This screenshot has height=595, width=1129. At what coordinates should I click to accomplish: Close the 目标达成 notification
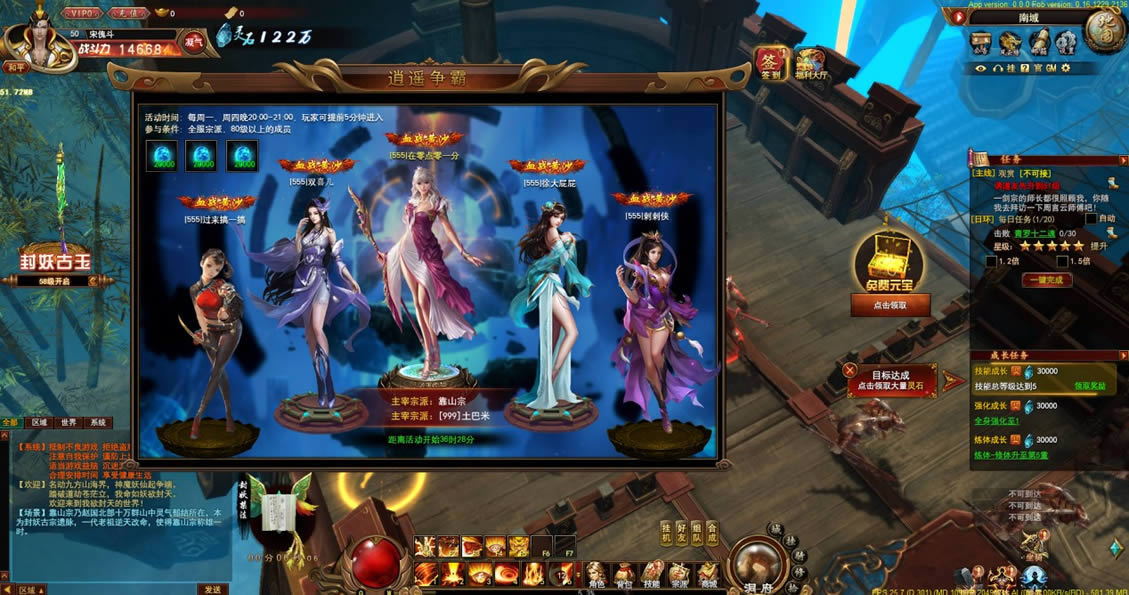[x=850, y=370]
